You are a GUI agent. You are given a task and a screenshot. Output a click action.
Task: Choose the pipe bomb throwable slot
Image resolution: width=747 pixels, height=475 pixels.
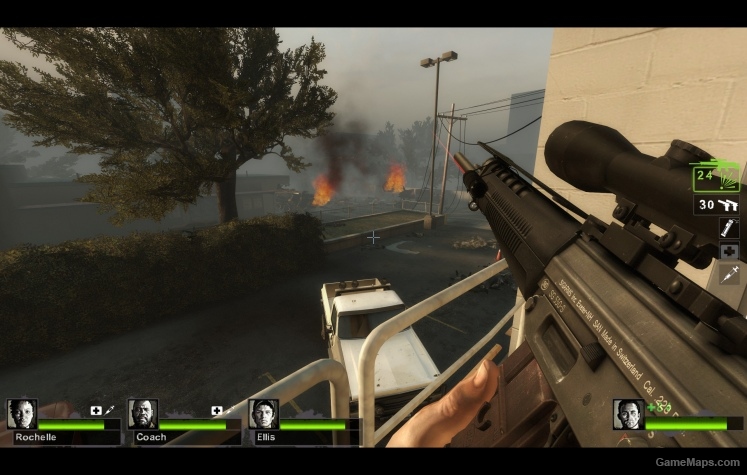tap(729, 228)
